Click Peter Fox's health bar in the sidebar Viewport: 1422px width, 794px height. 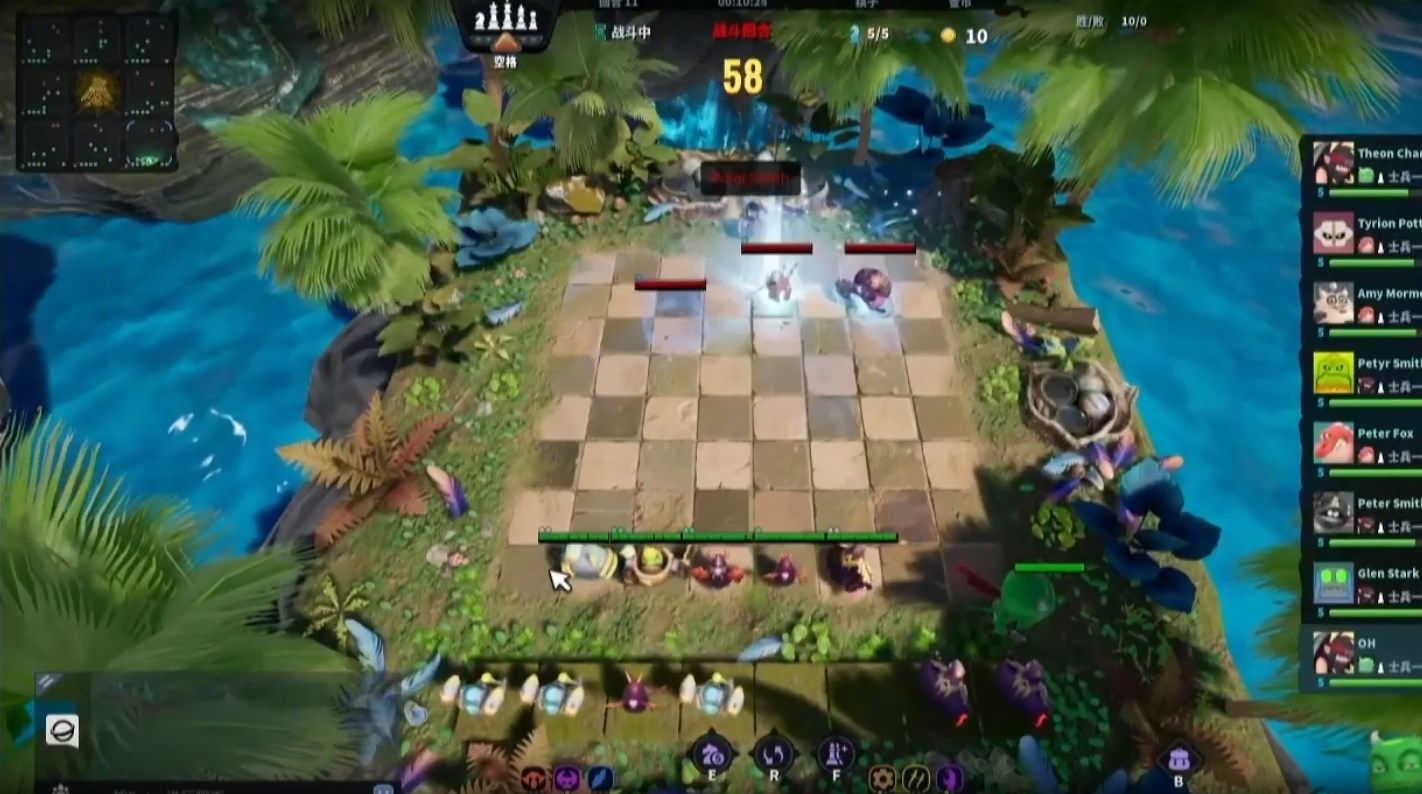[x=1372, y=473]
